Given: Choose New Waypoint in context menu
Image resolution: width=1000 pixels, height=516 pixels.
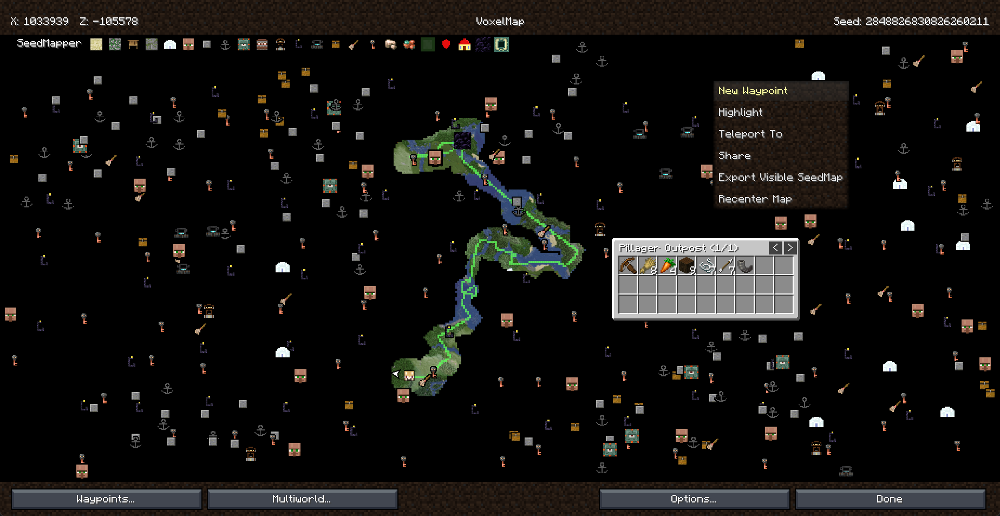Looking at the screenshot, I should [753, 91].
